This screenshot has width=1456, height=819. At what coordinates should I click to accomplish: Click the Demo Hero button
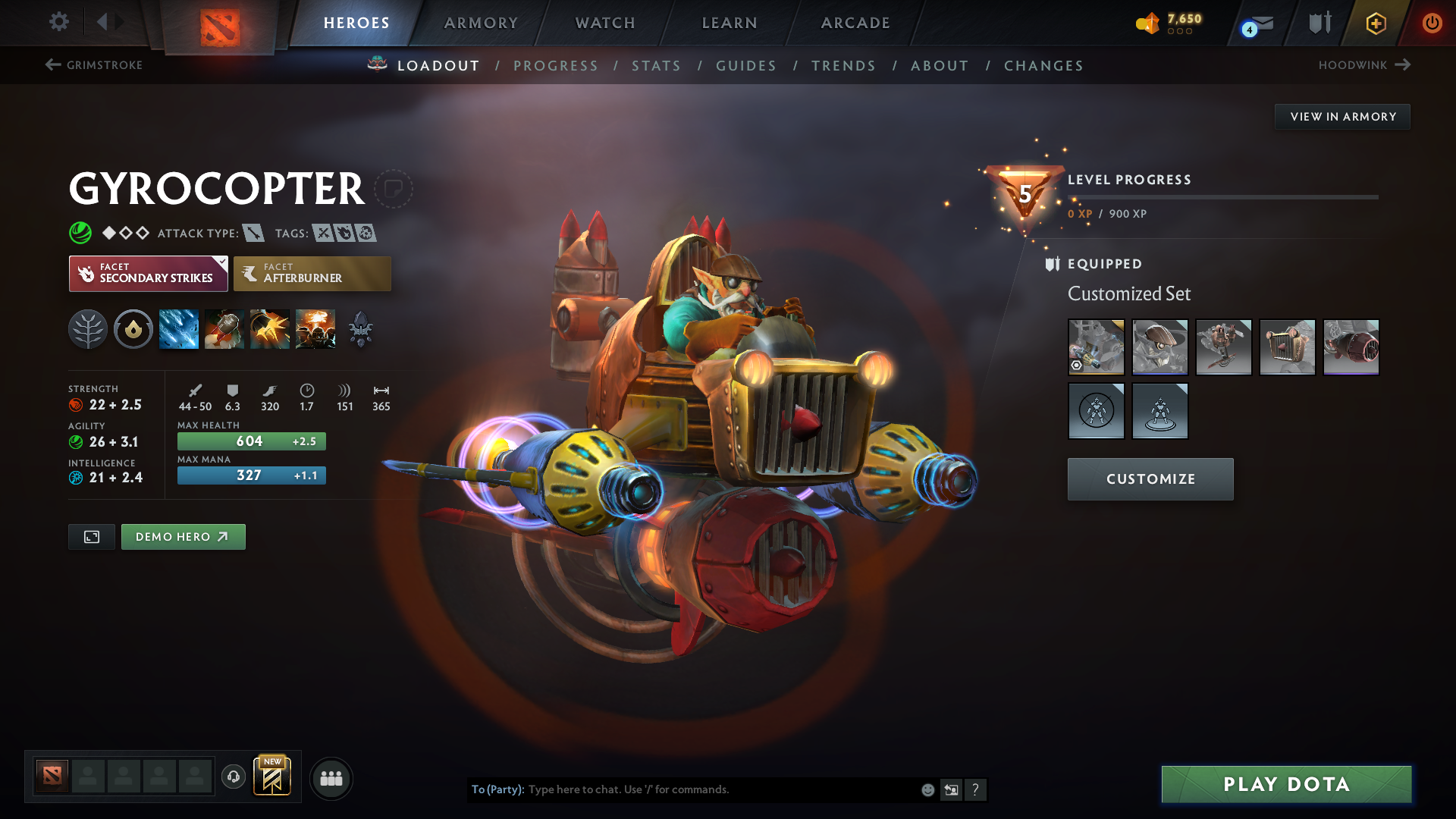point(183,536)
